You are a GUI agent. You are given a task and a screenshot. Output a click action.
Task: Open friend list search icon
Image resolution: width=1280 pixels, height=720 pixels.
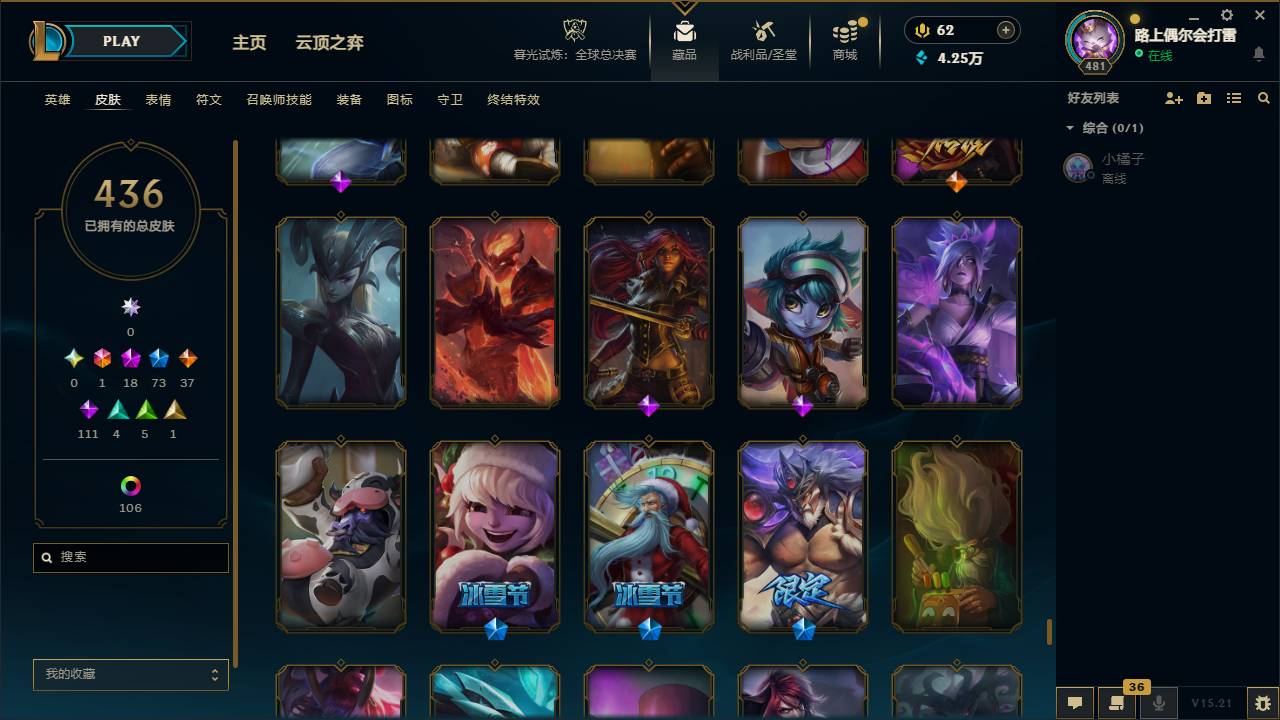(x=1262, y=98)
